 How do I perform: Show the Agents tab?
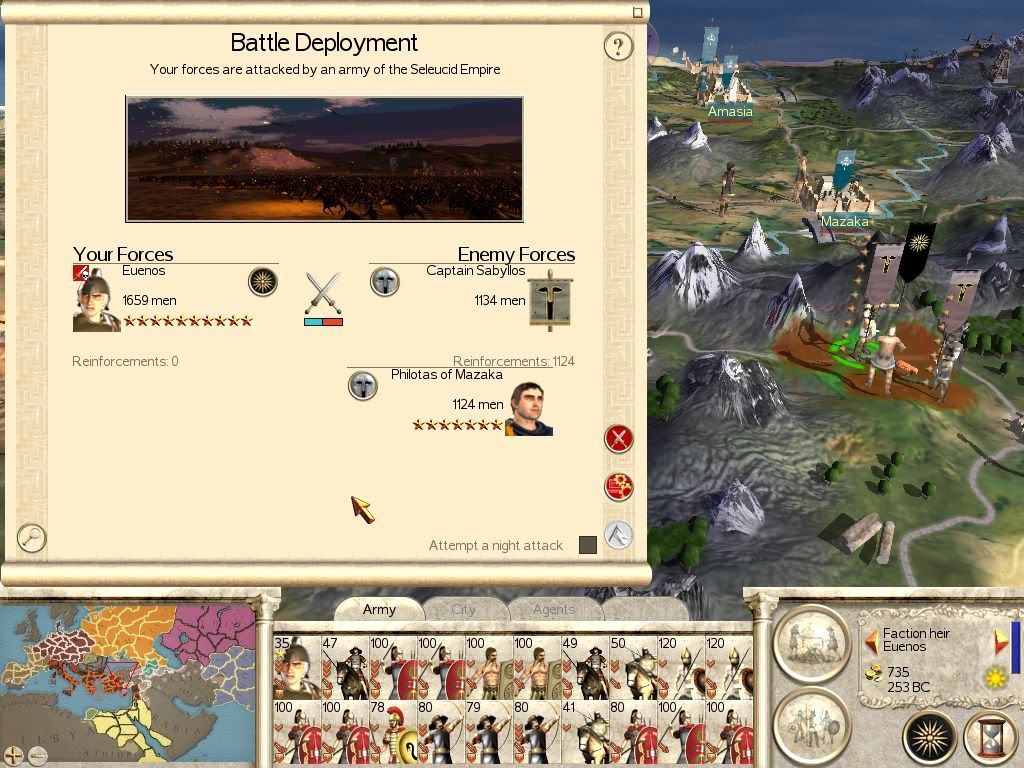pyautogui.click(x=553, y=609)
